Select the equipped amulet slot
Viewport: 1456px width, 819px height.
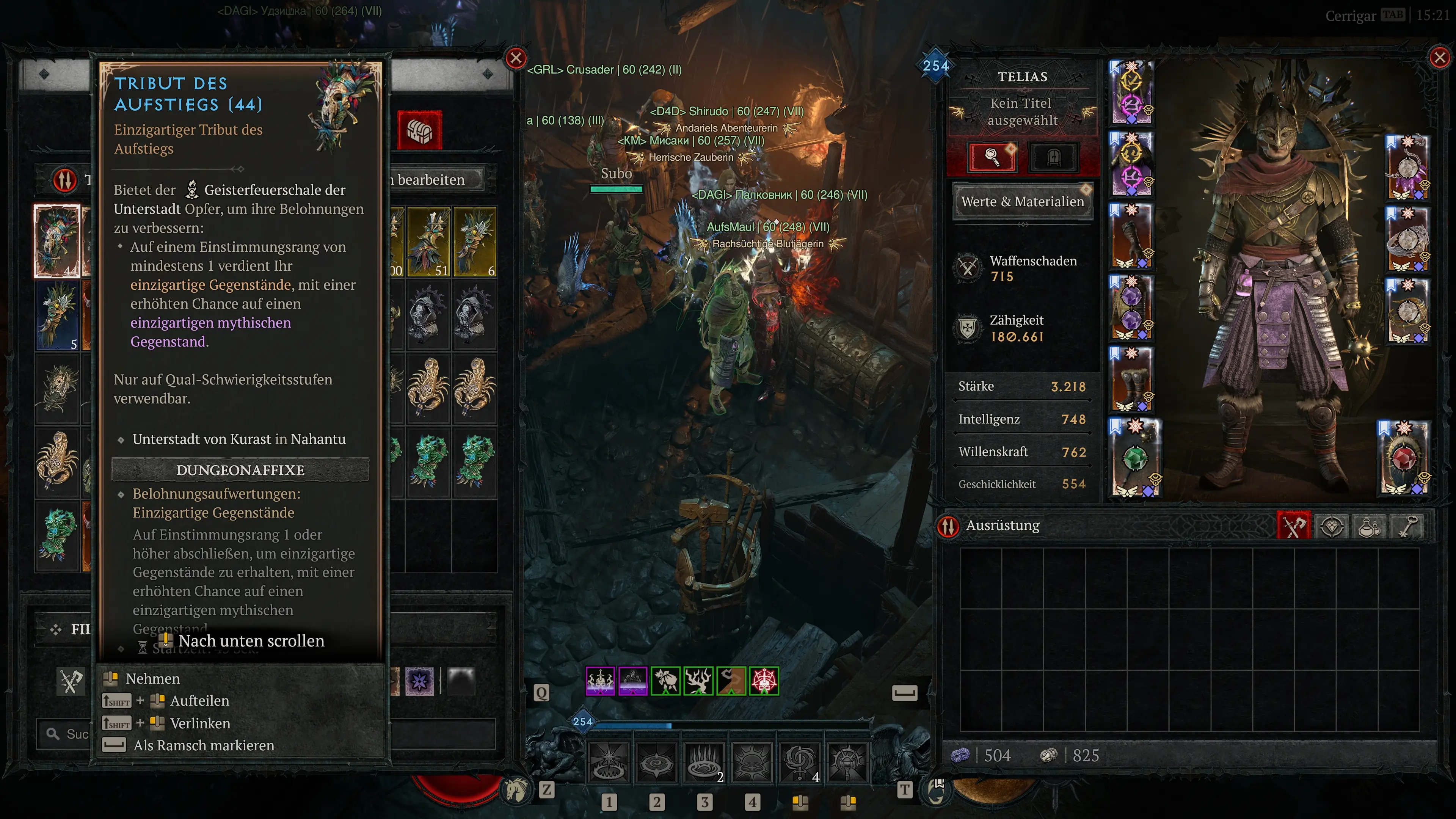(x=1407, y=167)
